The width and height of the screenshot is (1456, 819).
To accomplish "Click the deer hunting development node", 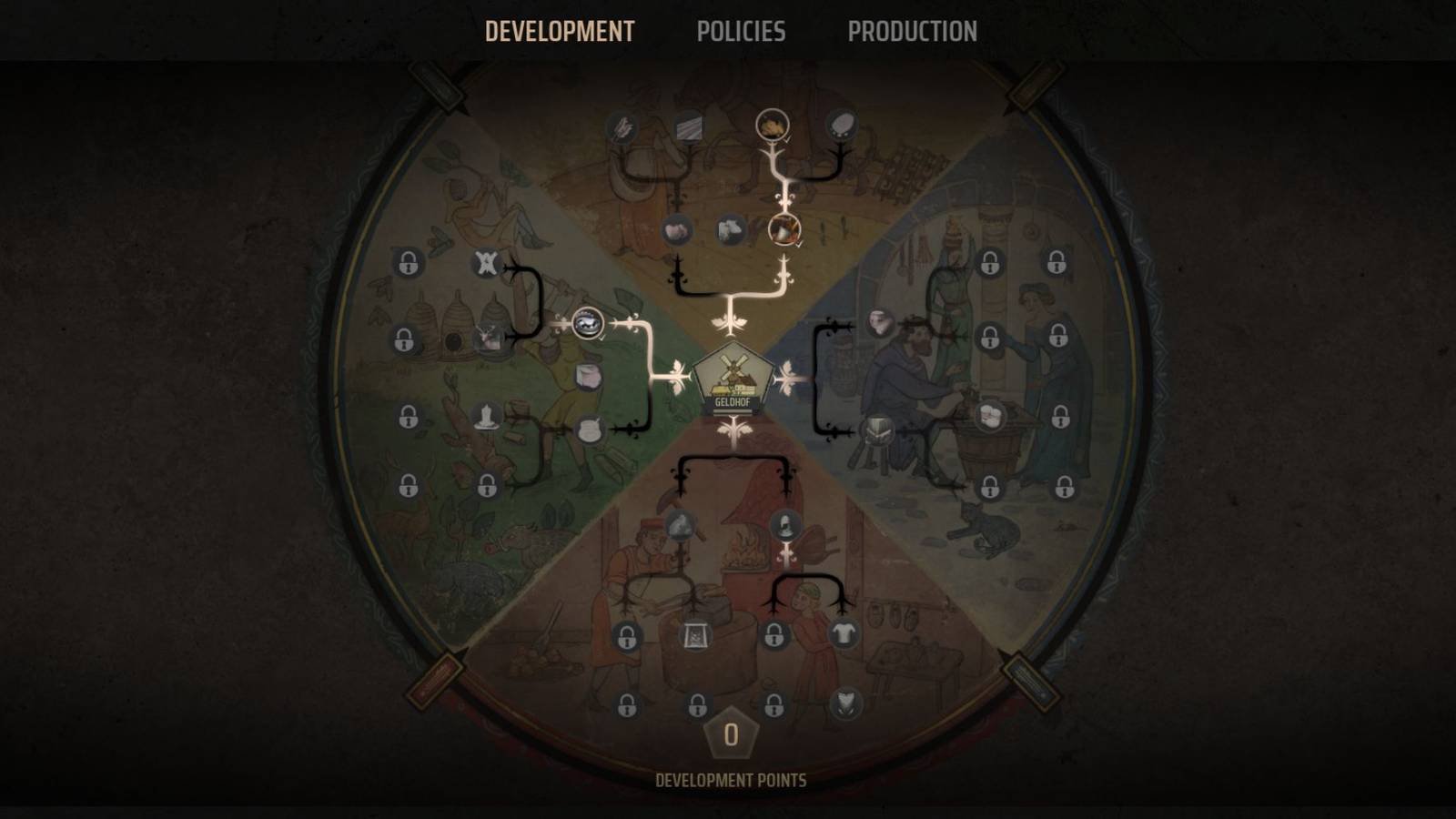I will (x=488, y=337).
